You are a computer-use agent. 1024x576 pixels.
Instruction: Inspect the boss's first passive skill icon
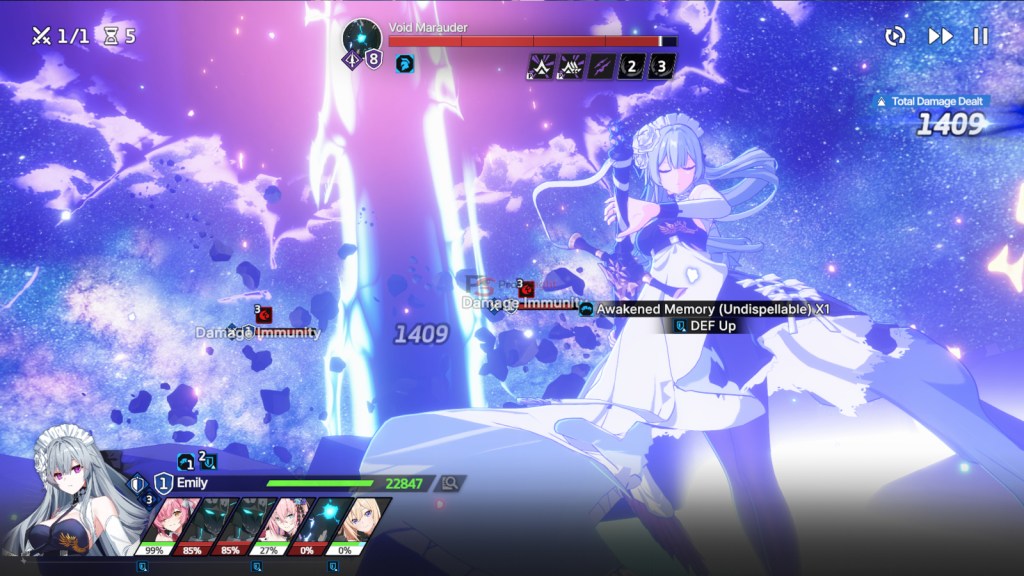[541, 67]
